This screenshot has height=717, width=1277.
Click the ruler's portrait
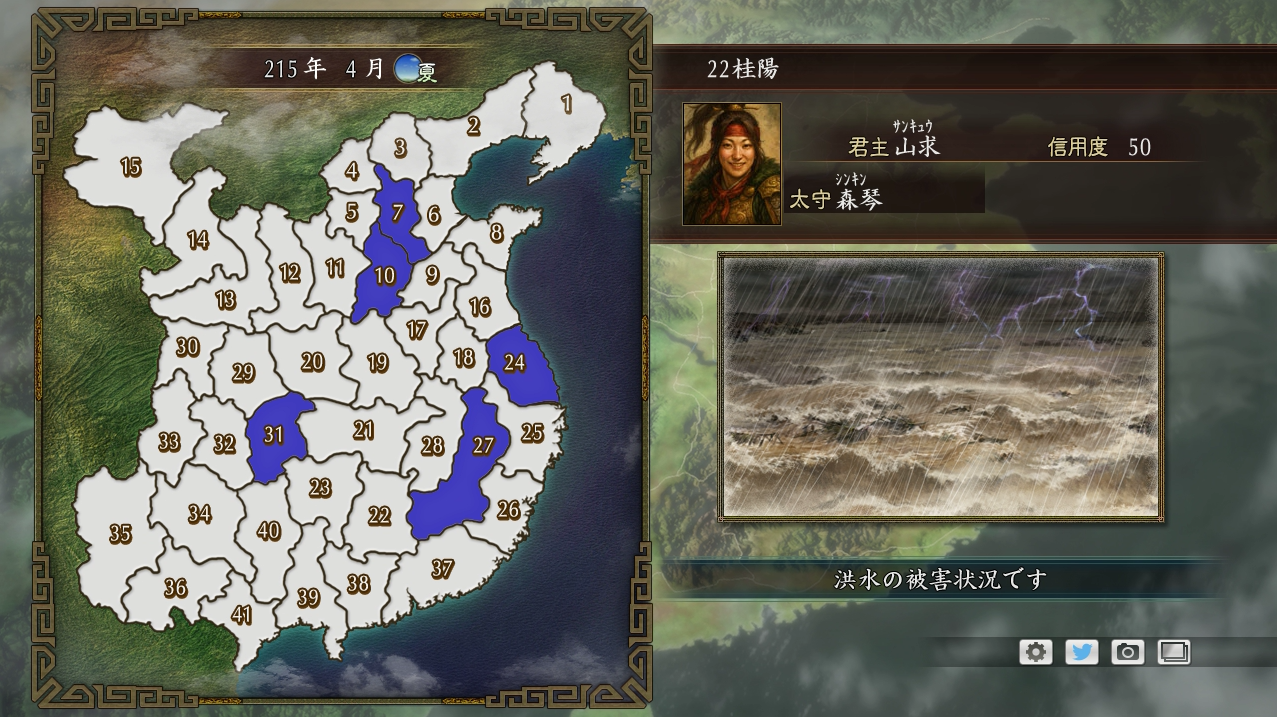[x=732, y=164]
